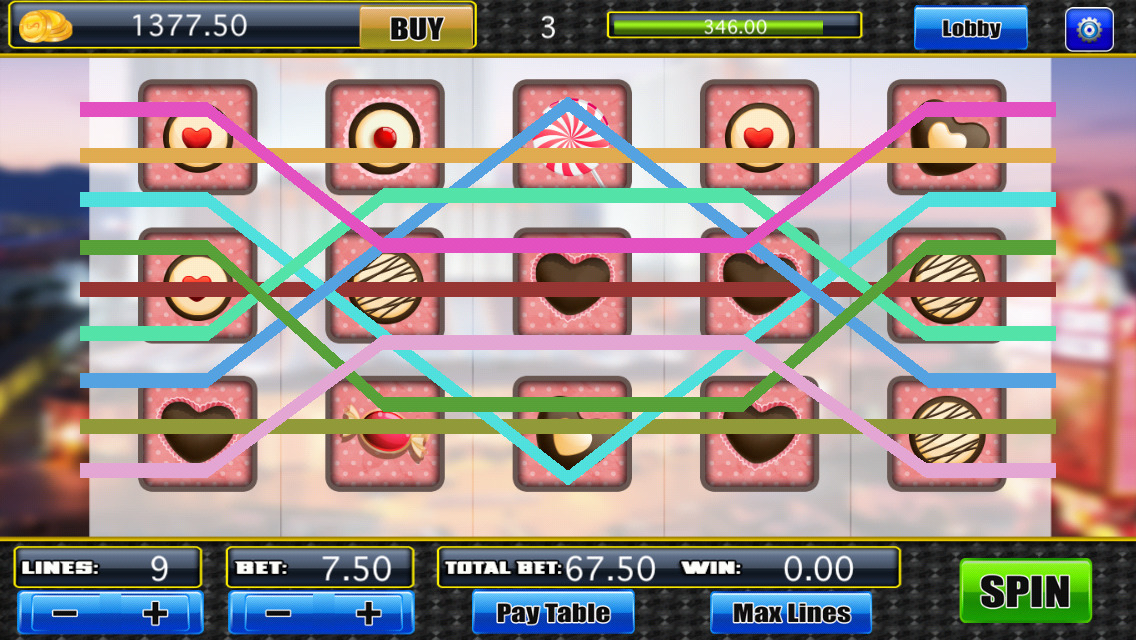This screenshot has width=1136, height=640.
Task: Buy more coins with BUY button
Action: [x=416, y=28]
